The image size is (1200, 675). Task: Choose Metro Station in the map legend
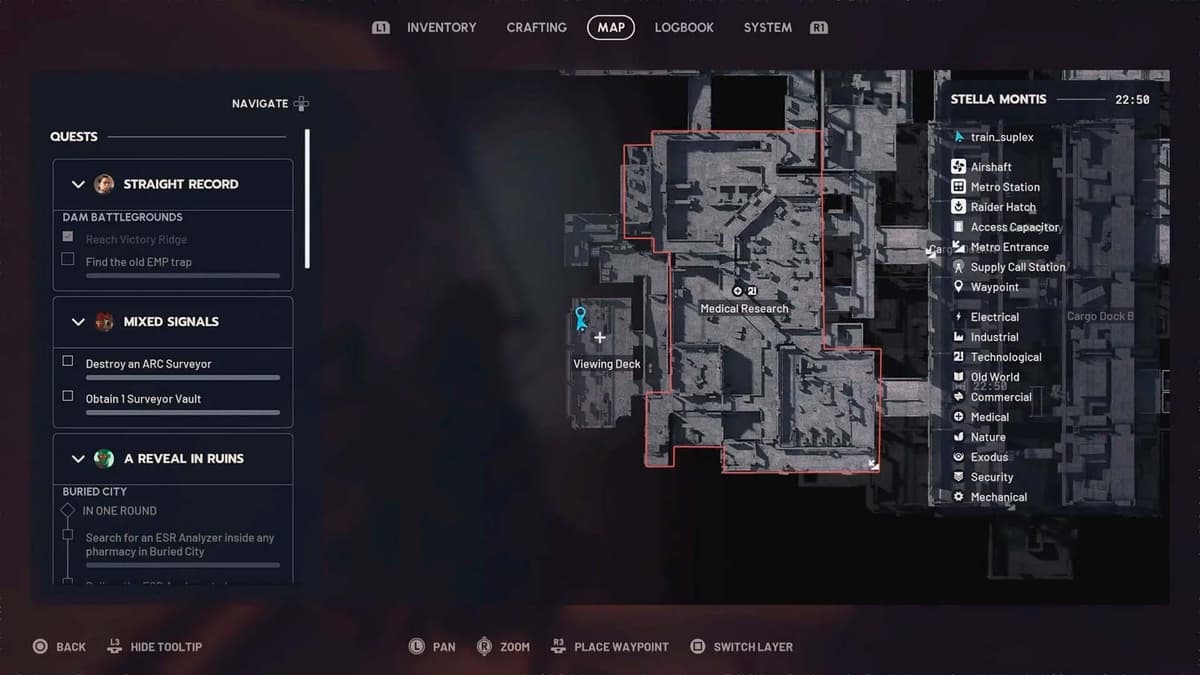click(x=1004, y=187)
